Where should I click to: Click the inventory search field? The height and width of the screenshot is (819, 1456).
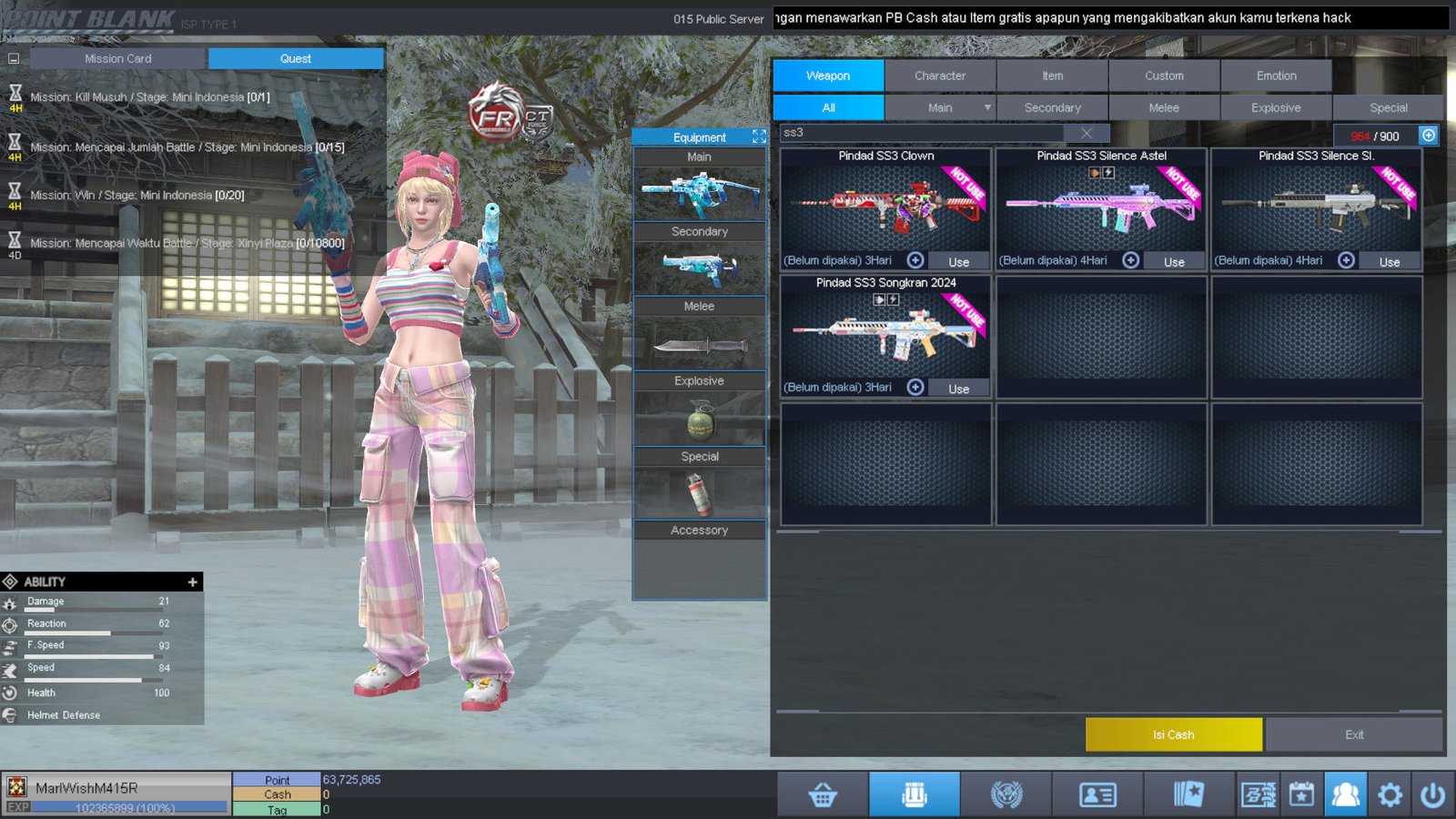click(919, 133)
